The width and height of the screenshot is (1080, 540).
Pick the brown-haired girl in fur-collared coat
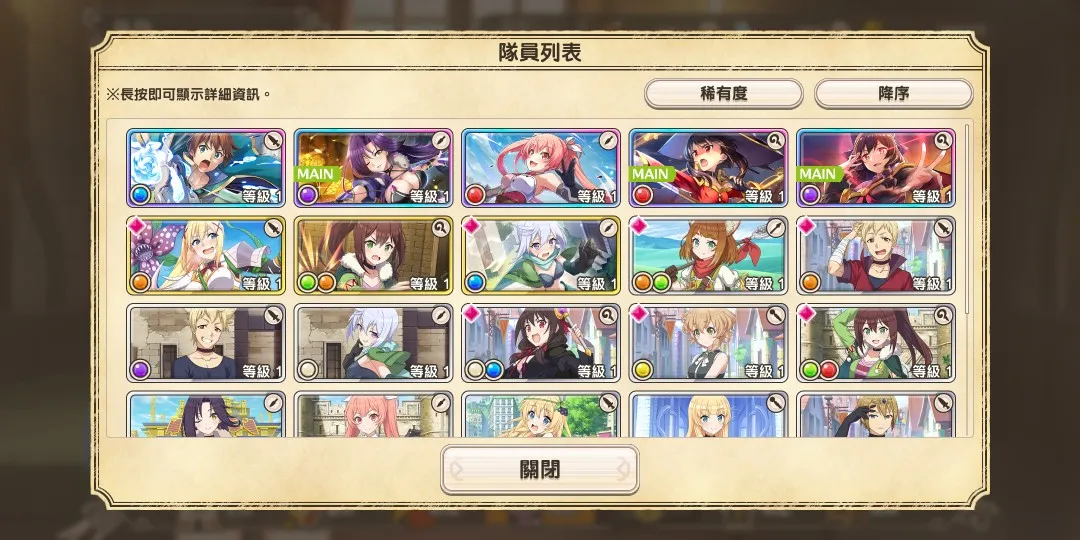pyautogui.click(x=373, y=255)
